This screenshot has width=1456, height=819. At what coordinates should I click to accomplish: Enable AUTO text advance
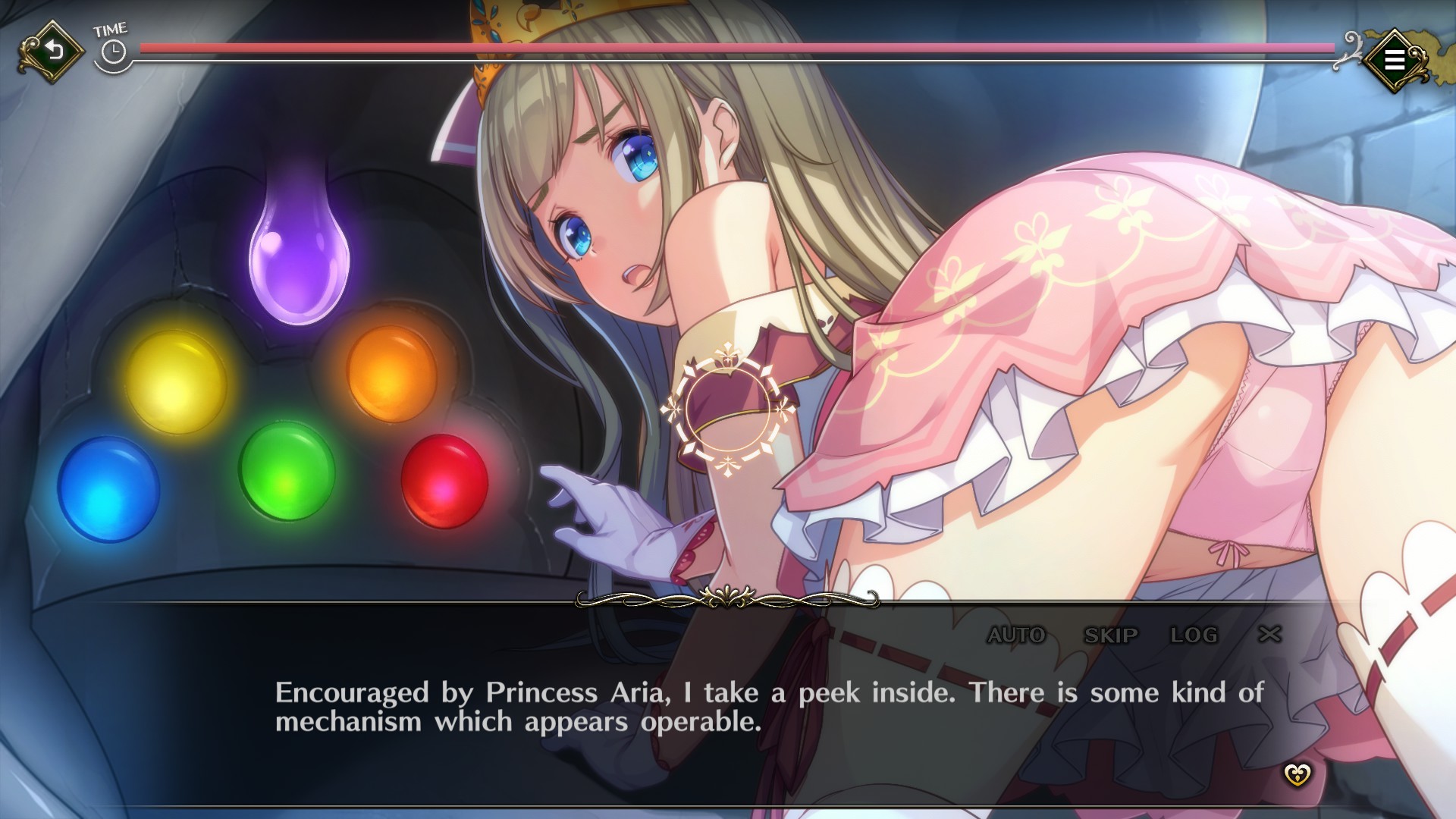click(1016, 635)
